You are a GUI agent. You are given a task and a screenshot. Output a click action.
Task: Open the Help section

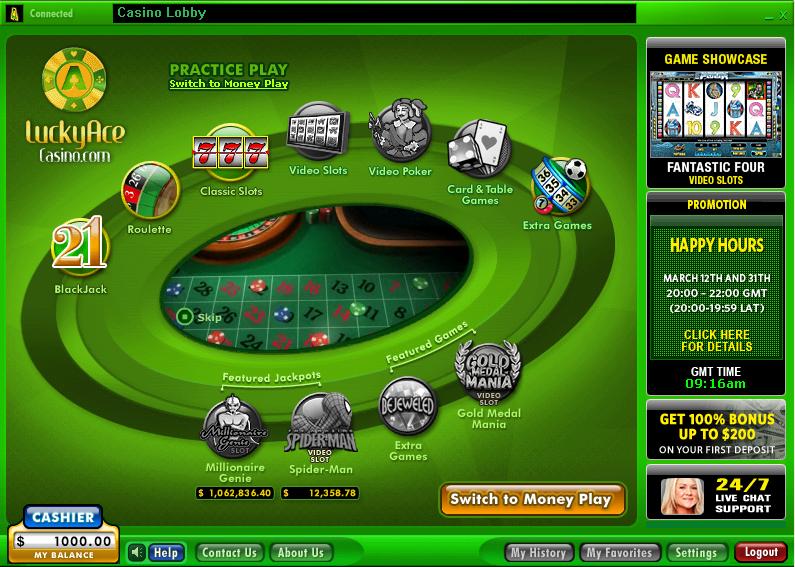point(166,552)
